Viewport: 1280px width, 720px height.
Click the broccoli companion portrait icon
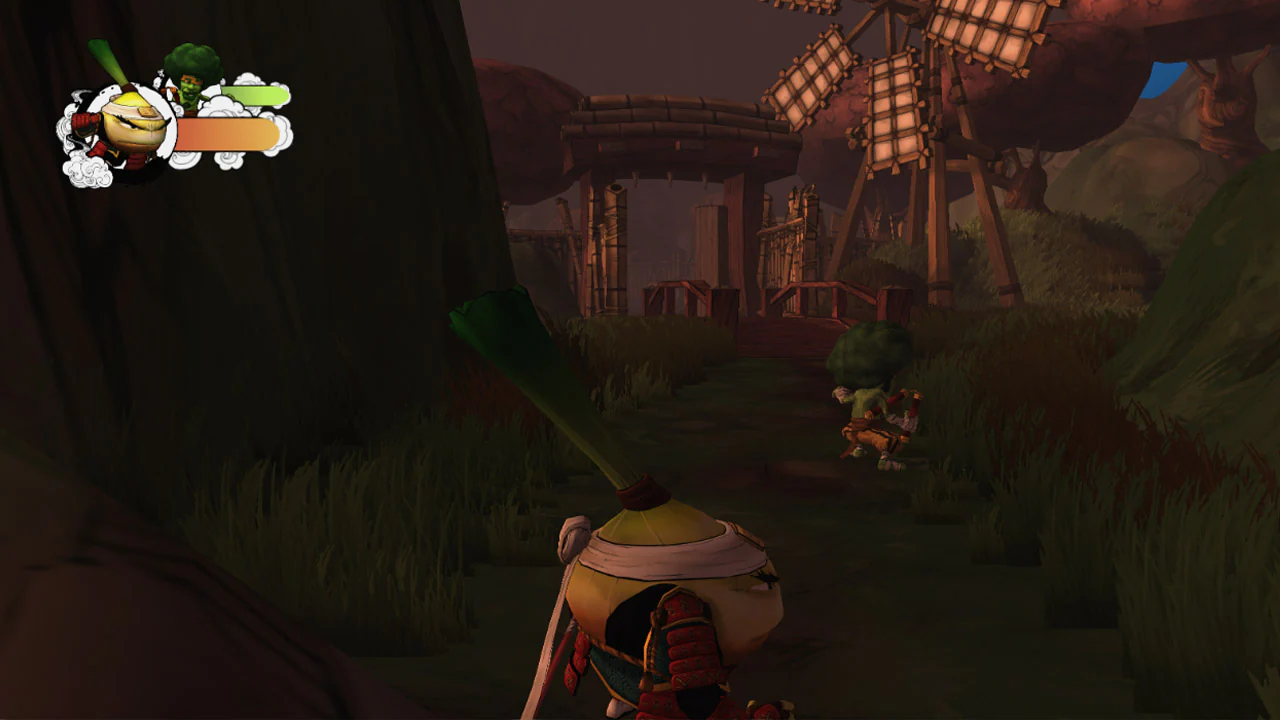tap(193, 70)
